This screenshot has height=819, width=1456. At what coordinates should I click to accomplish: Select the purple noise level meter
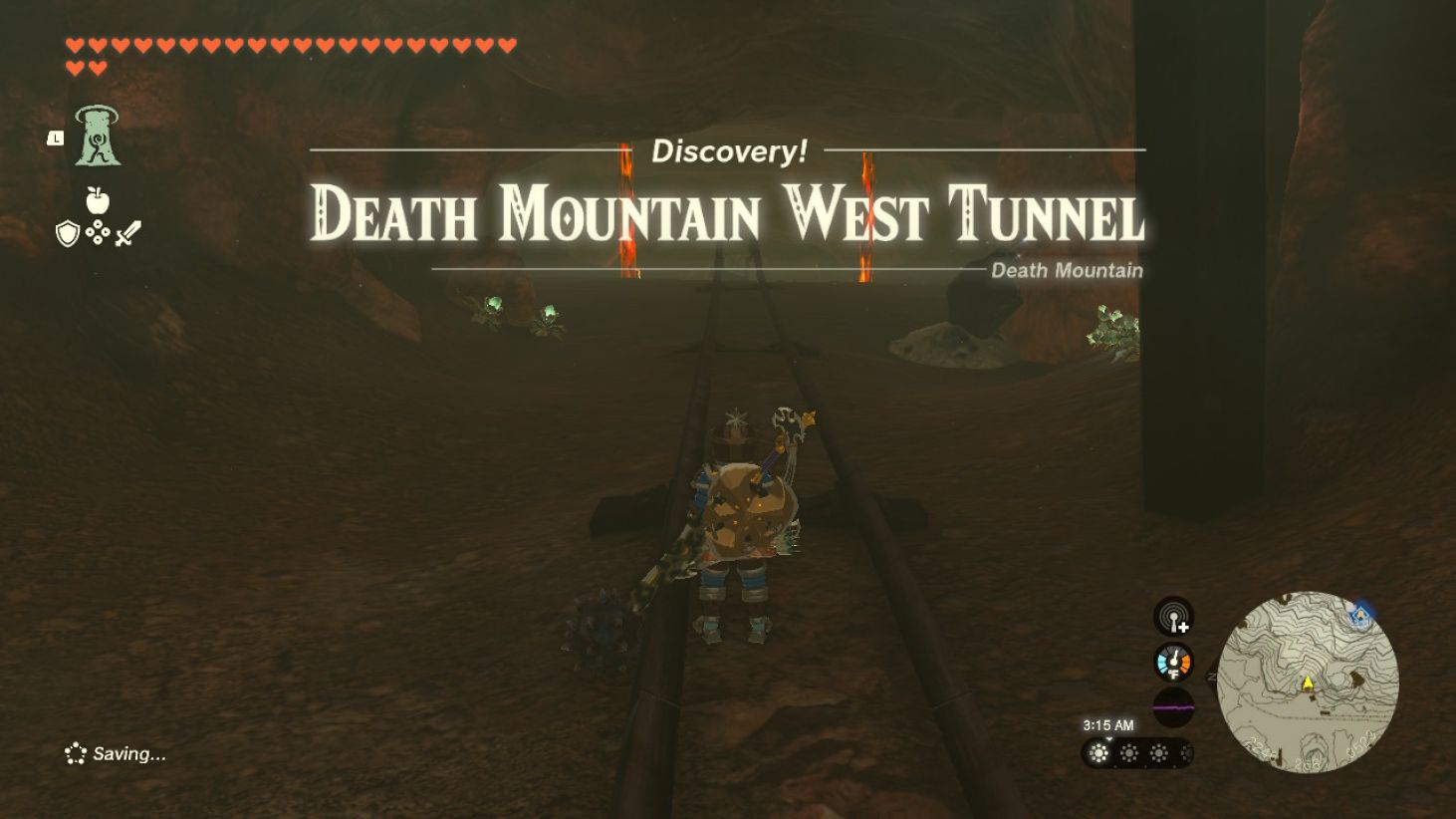[x=1173, y=704]
